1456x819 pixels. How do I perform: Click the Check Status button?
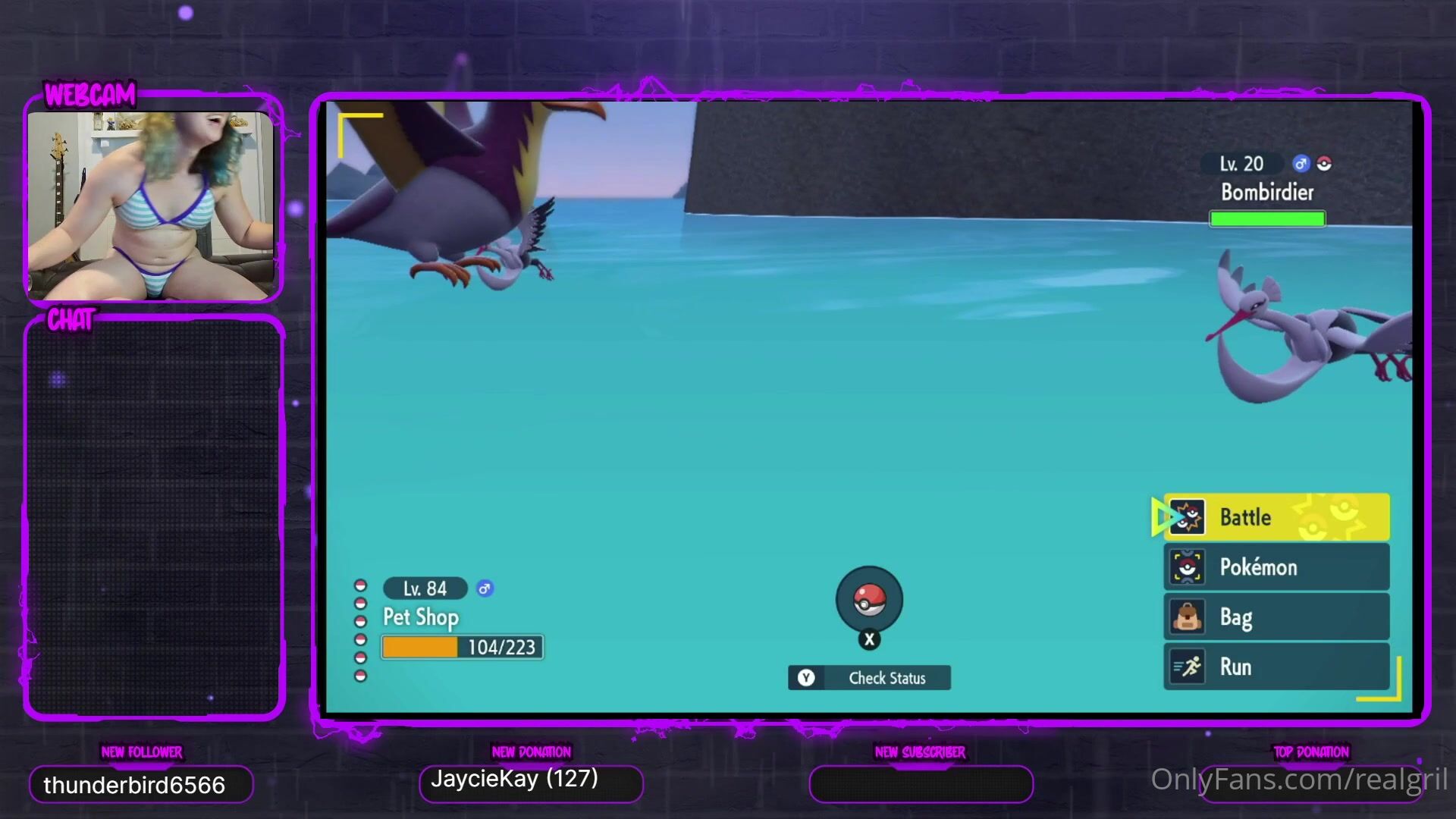pyautogui.click(x=869, y=678)
